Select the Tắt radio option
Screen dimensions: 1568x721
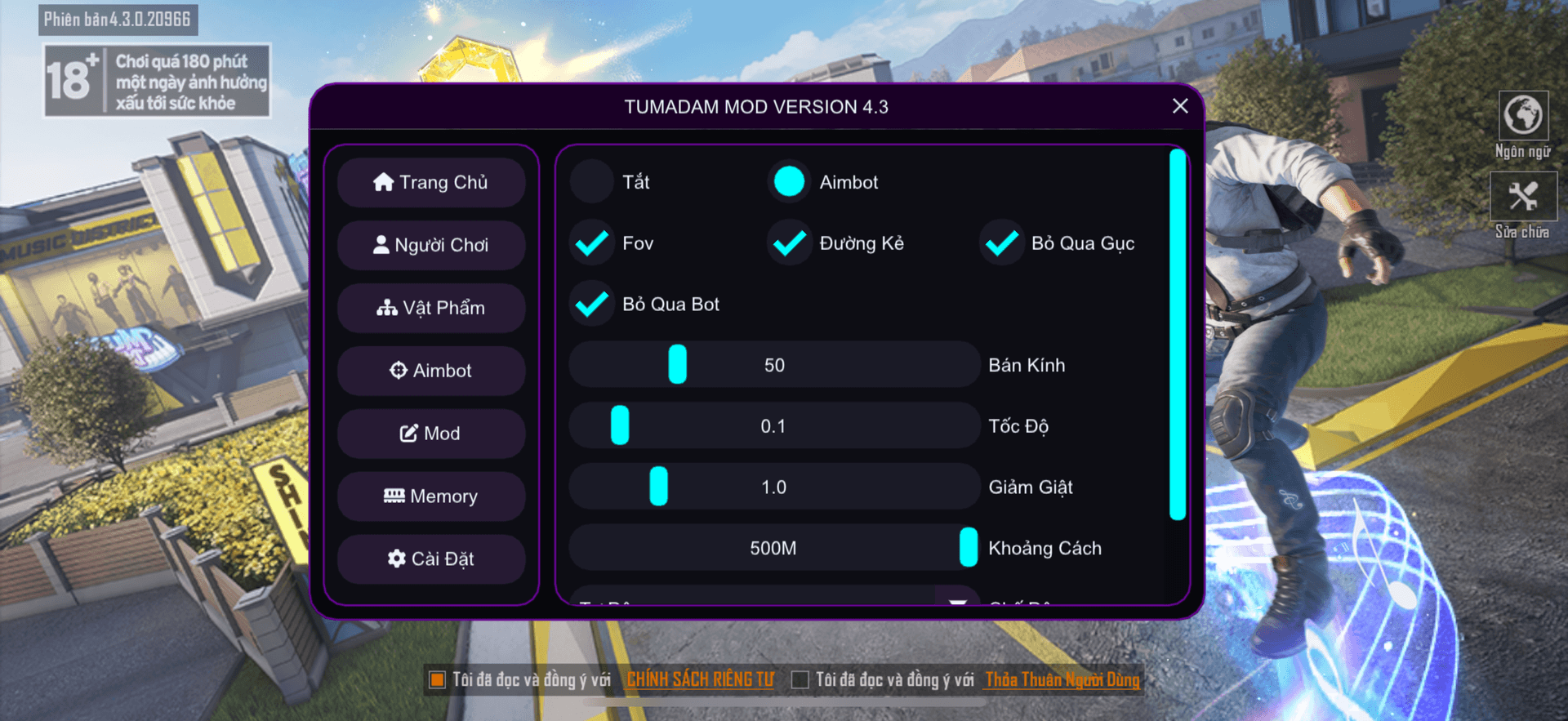(592, 181)
